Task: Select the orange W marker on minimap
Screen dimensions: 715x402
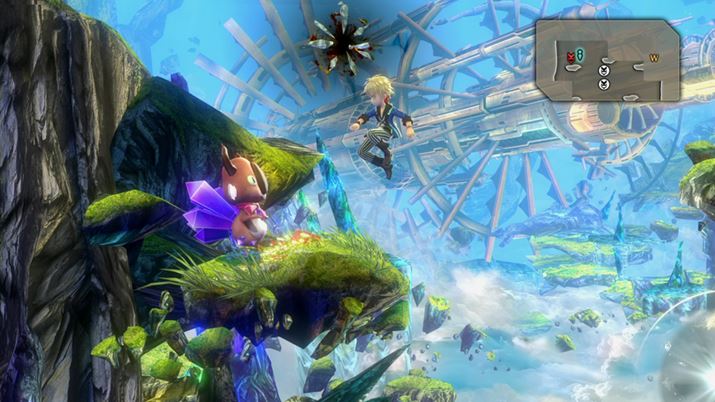Action: [656, 57]
